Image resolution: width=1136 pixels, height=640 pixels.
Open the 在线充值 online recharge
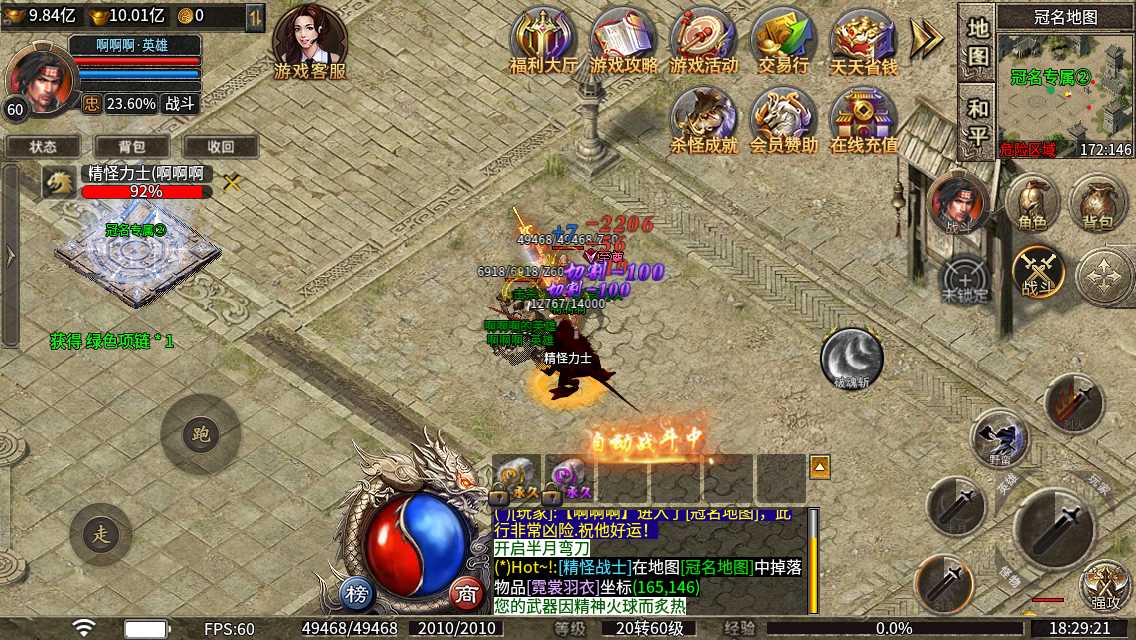(x=863, y=120)
